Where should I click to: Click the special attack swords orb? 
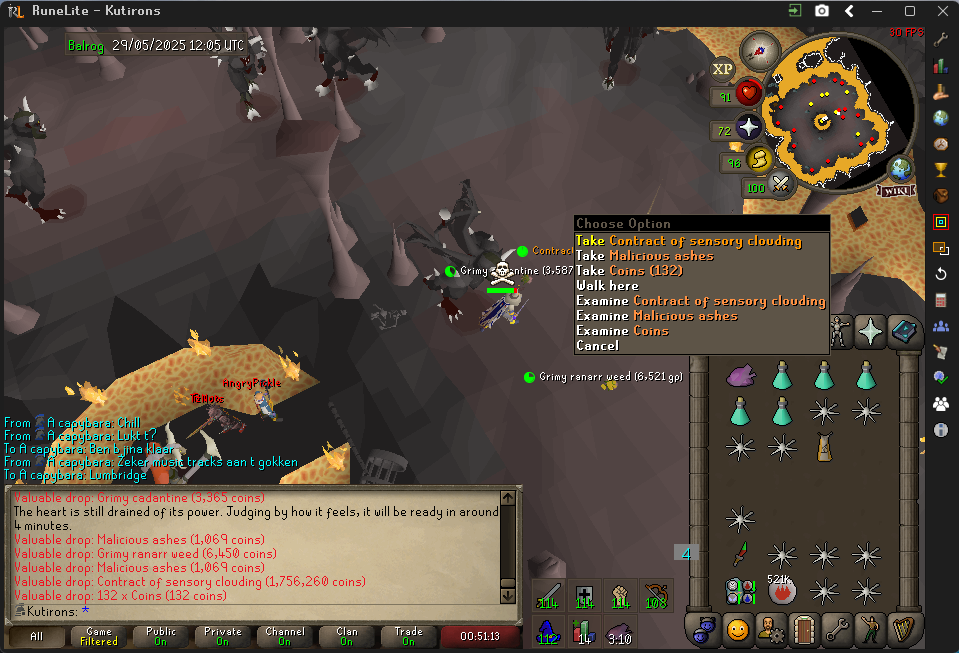[x=781, y=184]
